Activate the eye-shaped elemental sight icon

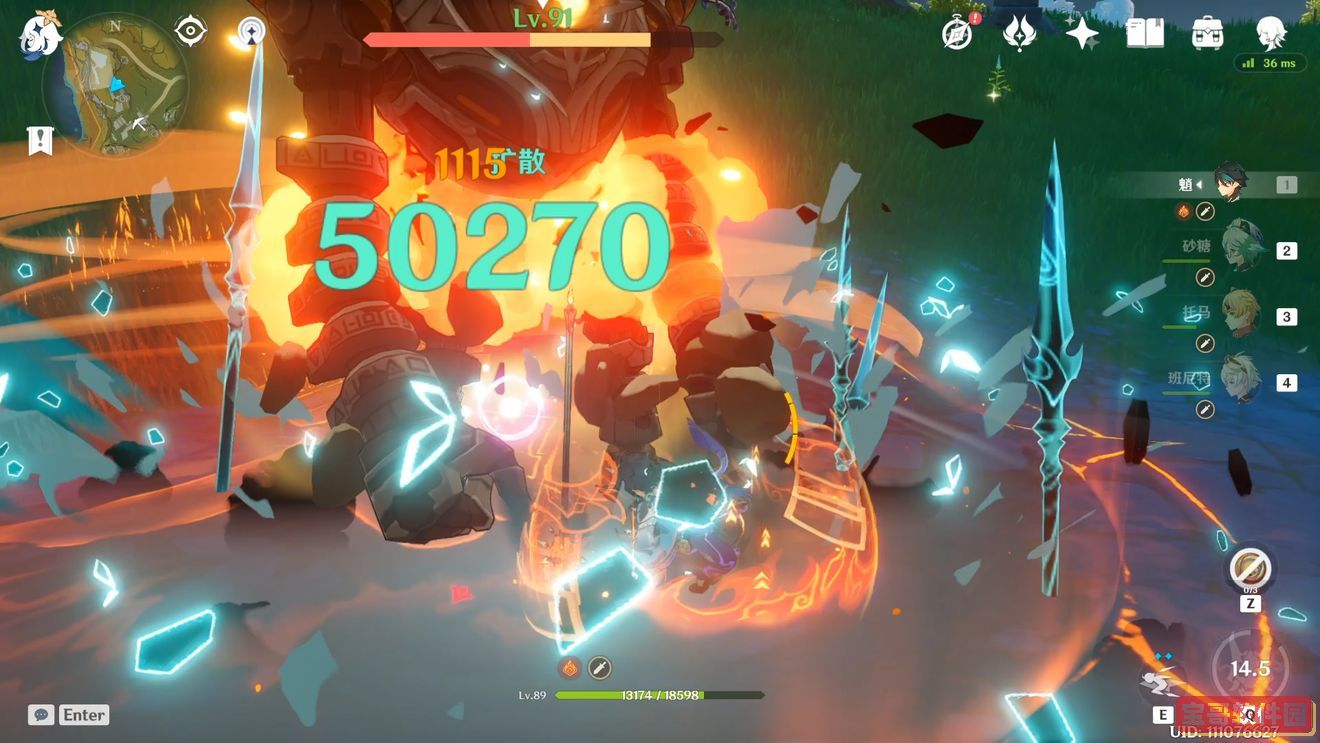point(190,31)
